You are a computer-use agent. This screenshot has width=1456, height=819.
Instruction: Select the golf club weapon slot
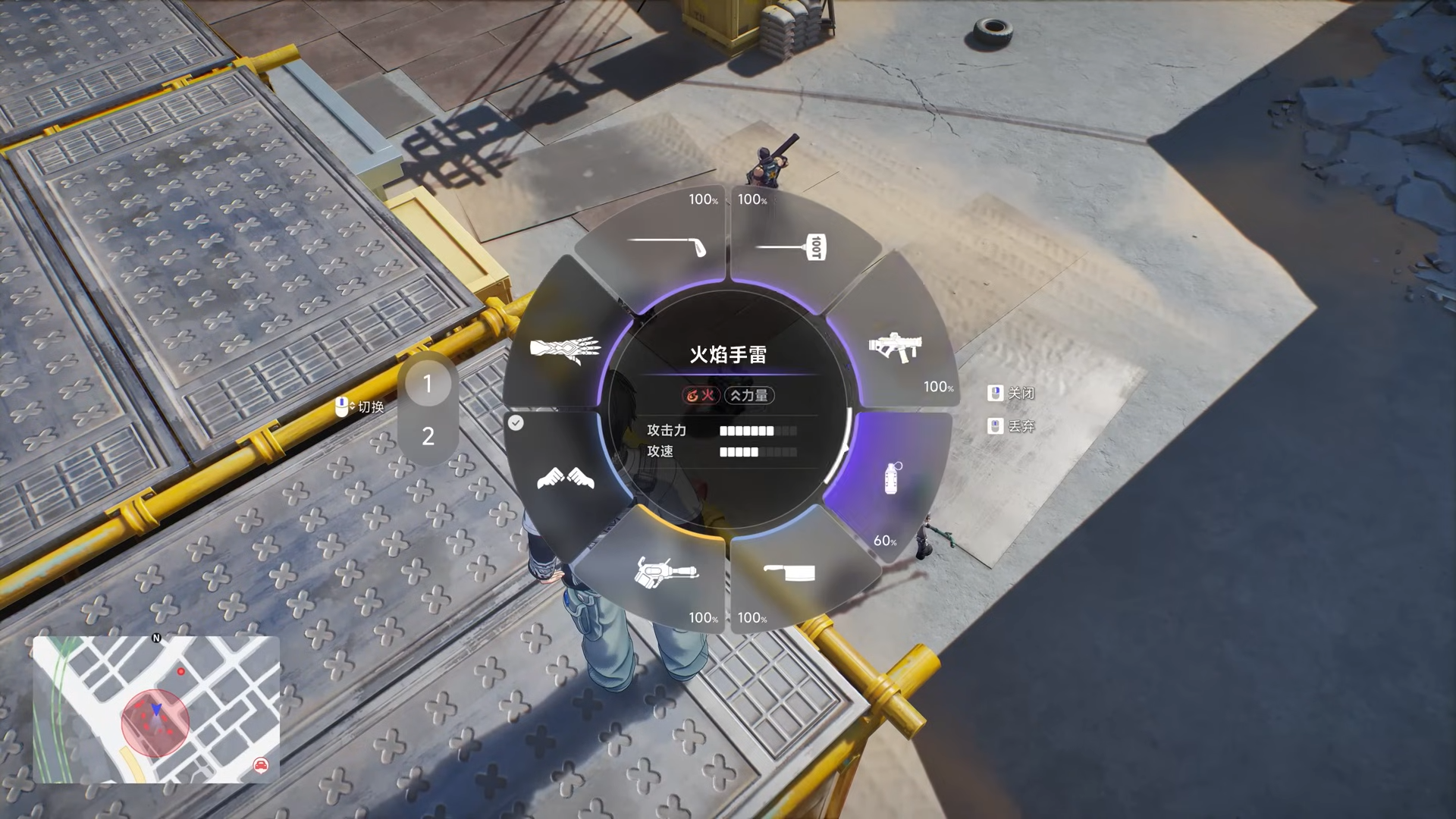(667, 245)
